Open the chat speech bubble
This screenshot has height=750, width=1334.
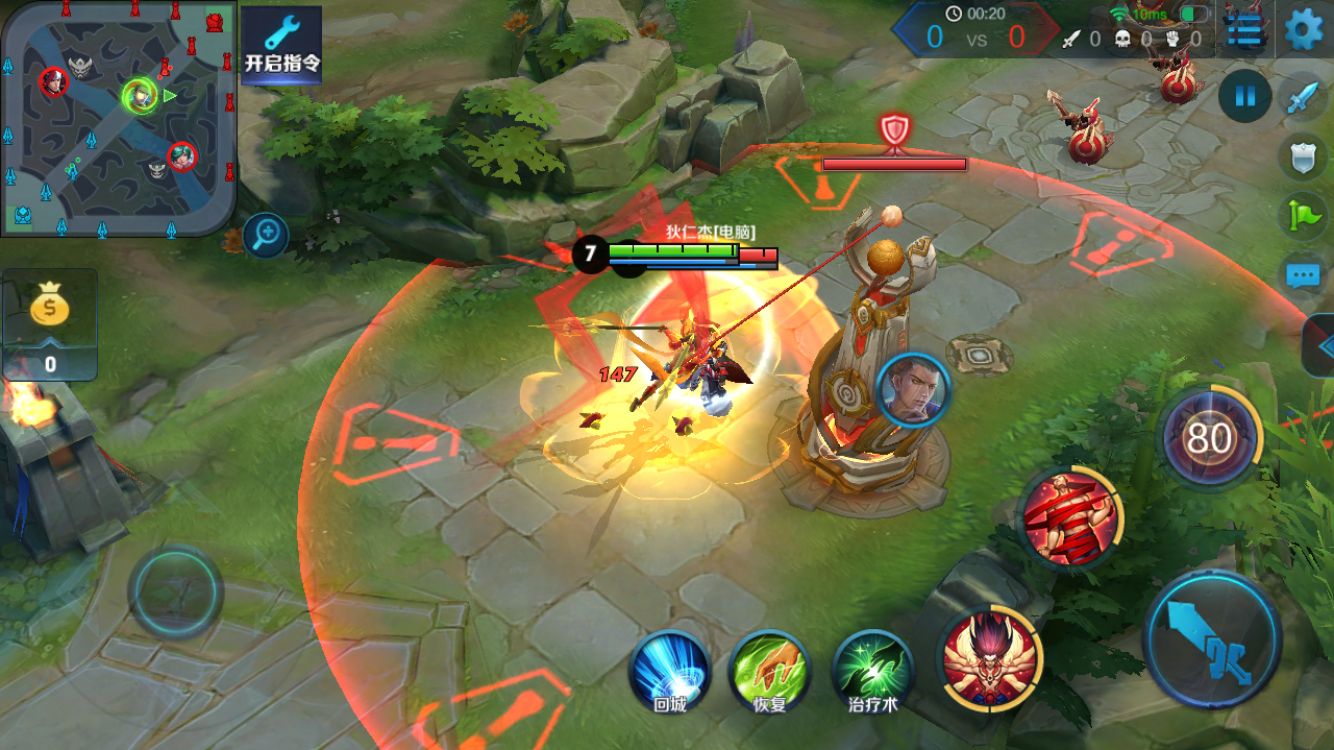tap(1303, 274)
